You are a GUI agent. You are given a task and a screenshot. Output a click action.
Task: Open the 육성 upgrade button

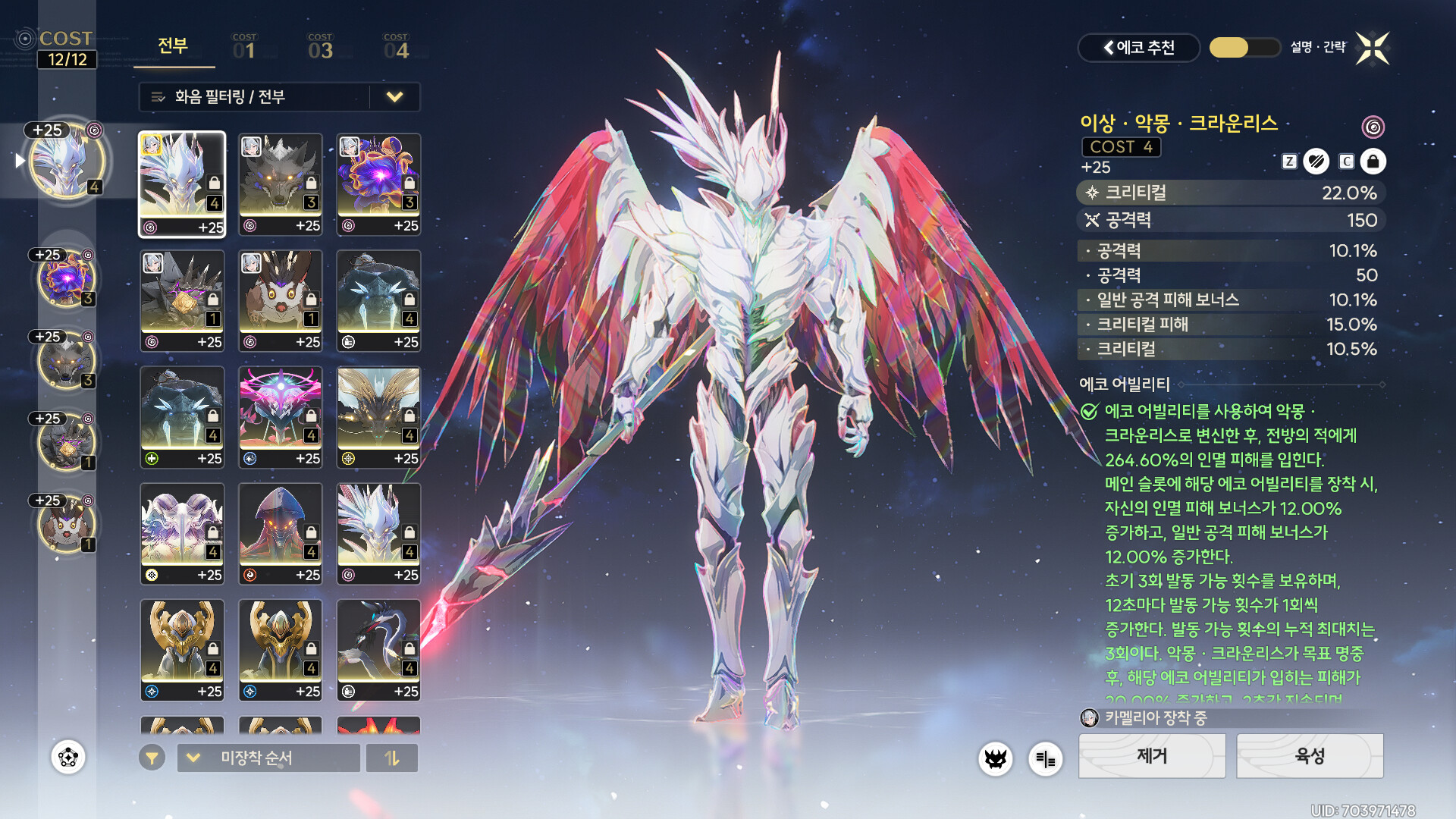(1310, 756)
